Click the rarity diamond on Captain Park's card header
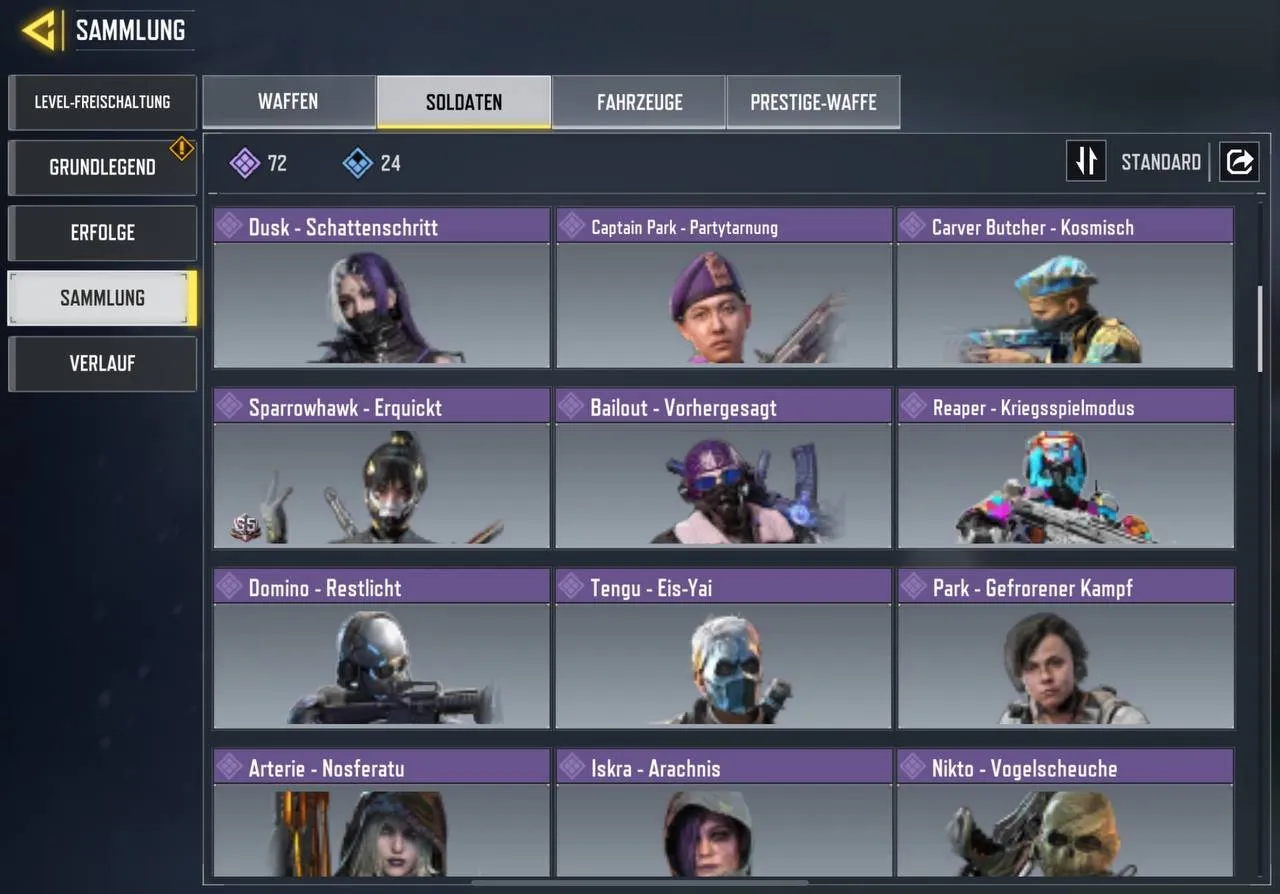 (570, 227)
